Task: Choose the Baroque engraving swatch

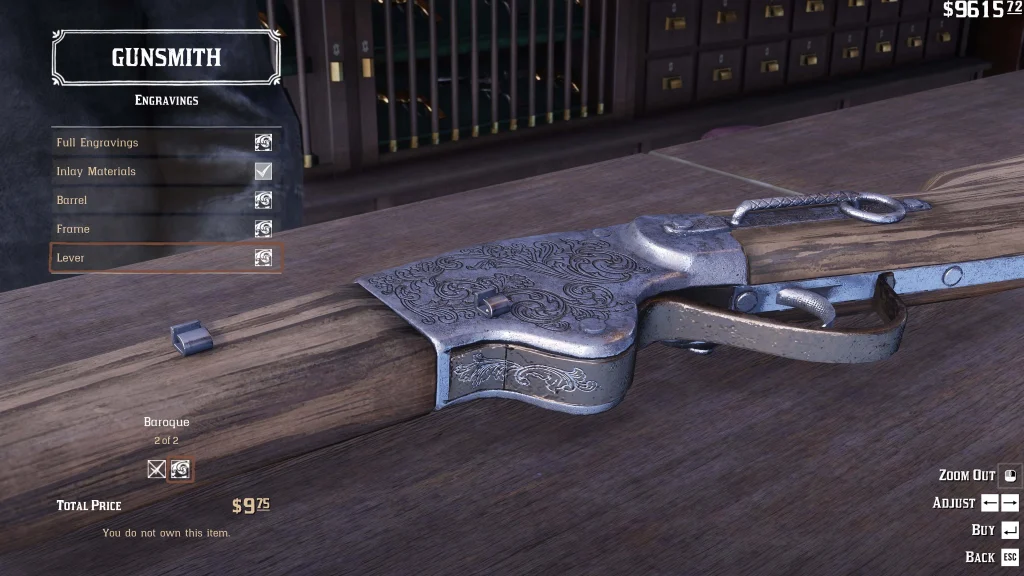Action: [180, 469]
